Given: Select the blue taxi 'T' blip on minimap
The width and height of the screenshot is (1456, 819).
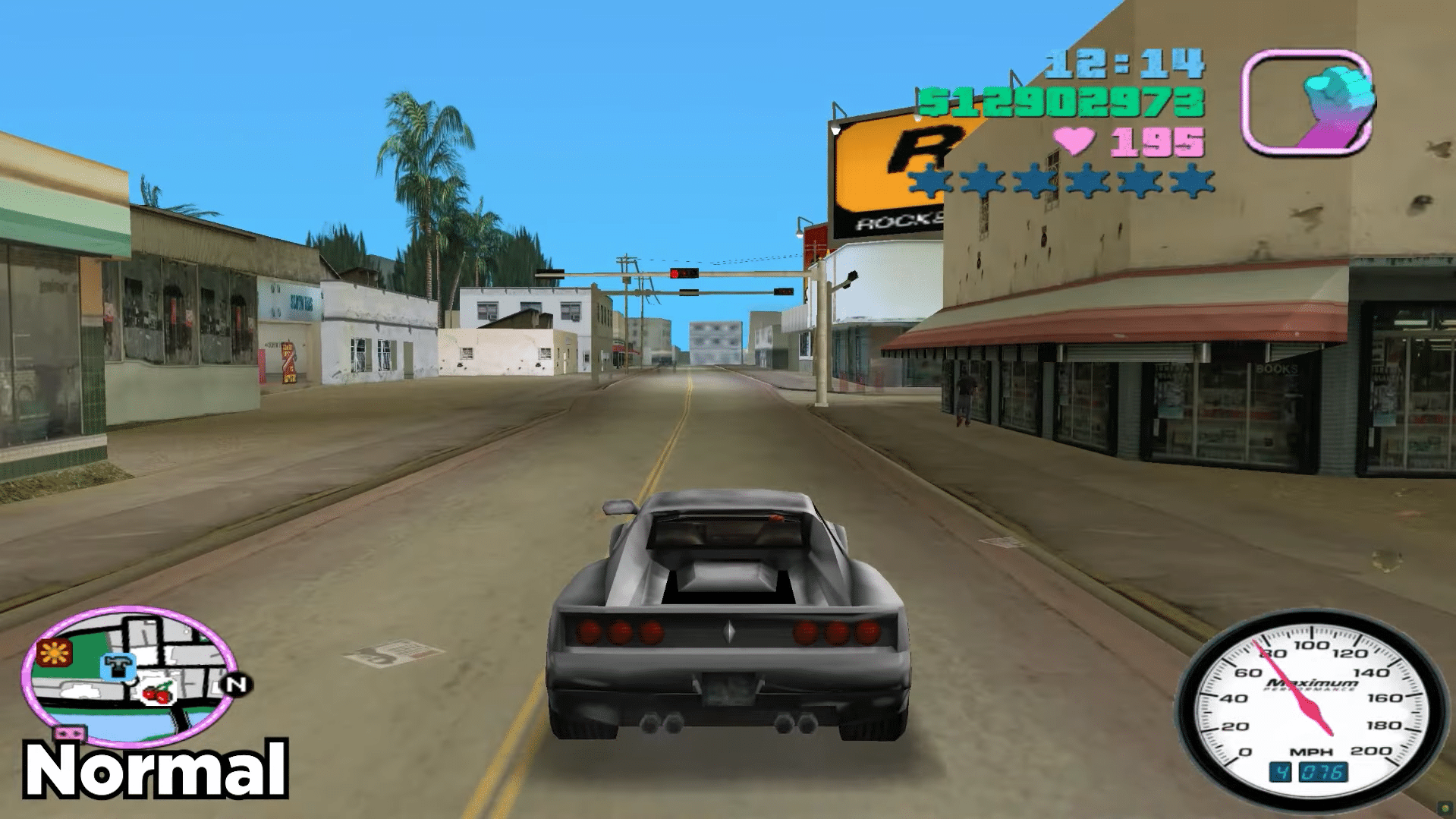Looking at the screenshot, I should click(119, 665).
